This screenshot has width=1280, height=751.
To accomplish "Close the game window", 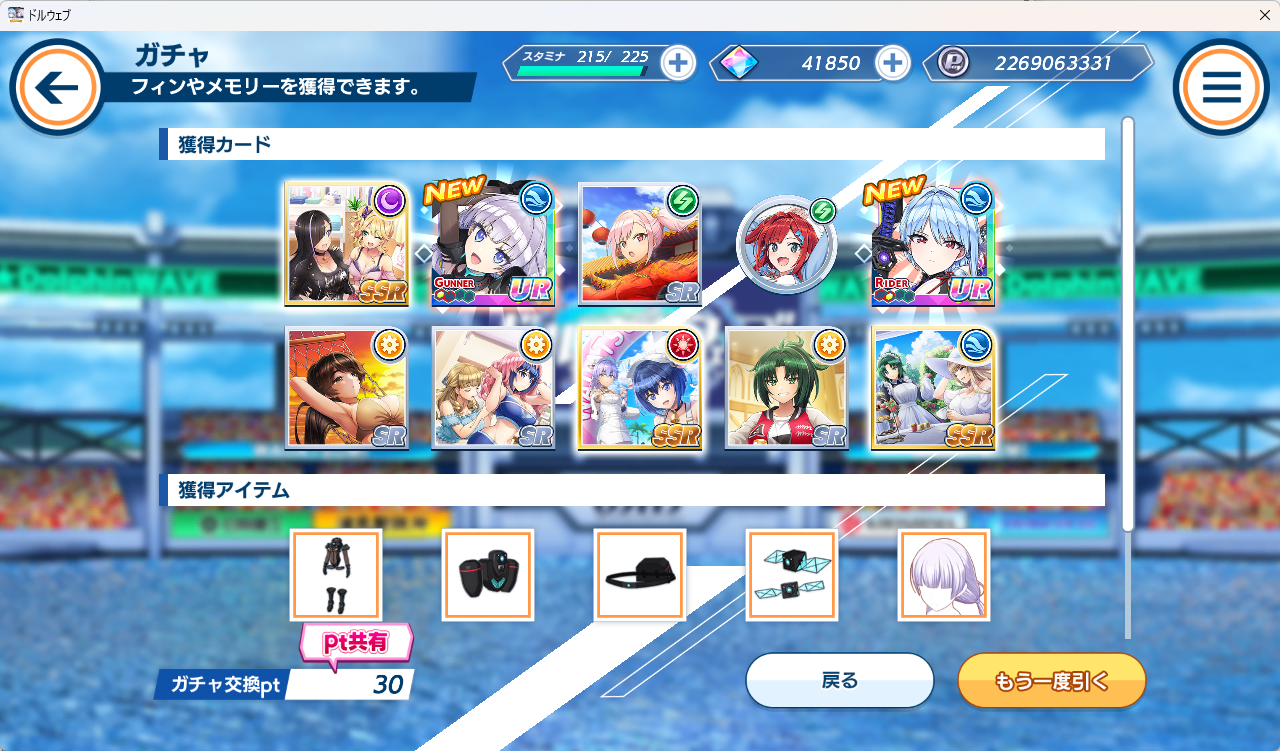I will click(1263, 15).
